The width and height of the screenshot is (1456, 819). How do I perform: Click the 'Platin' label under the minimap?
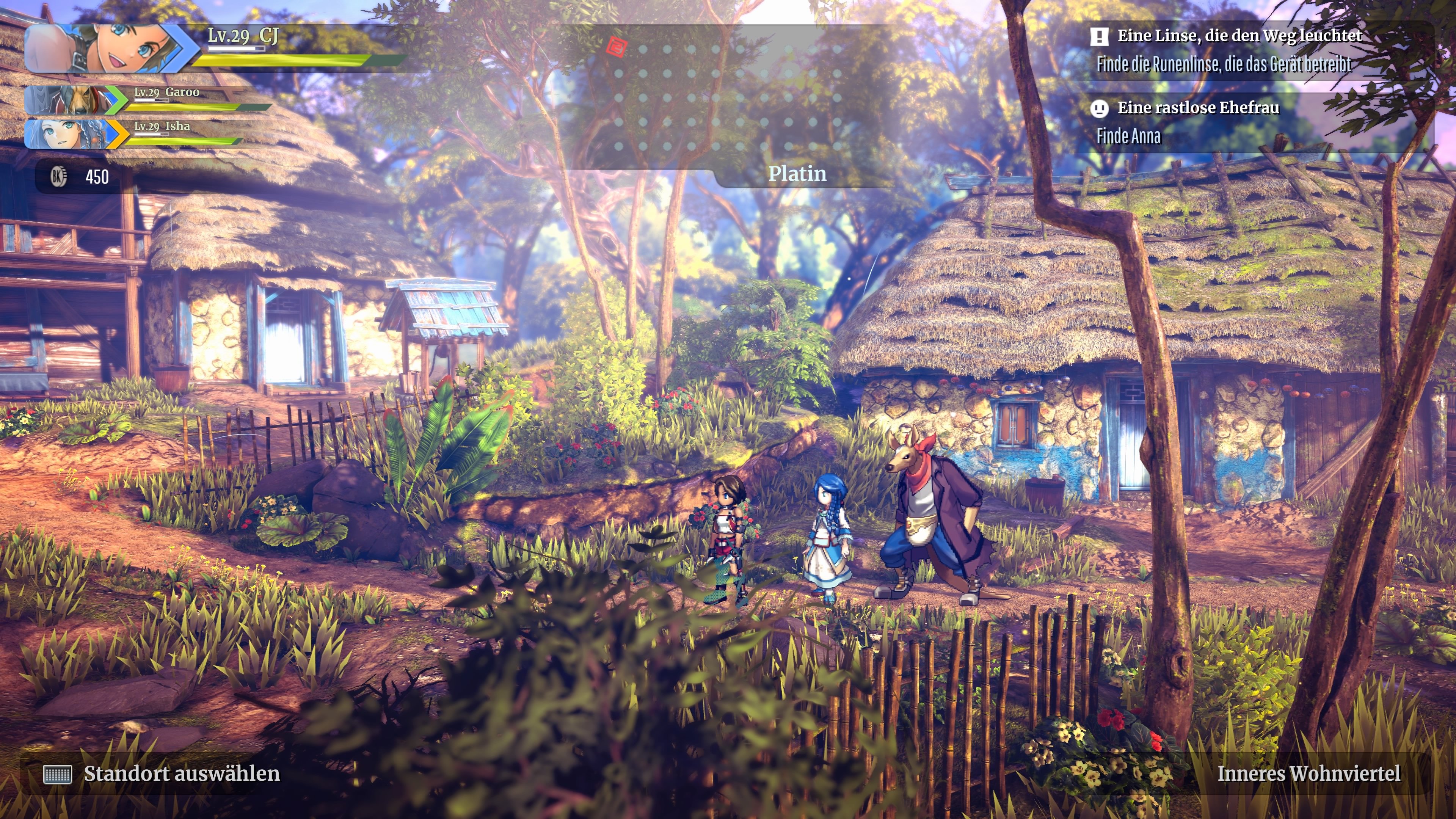(799, 175)
